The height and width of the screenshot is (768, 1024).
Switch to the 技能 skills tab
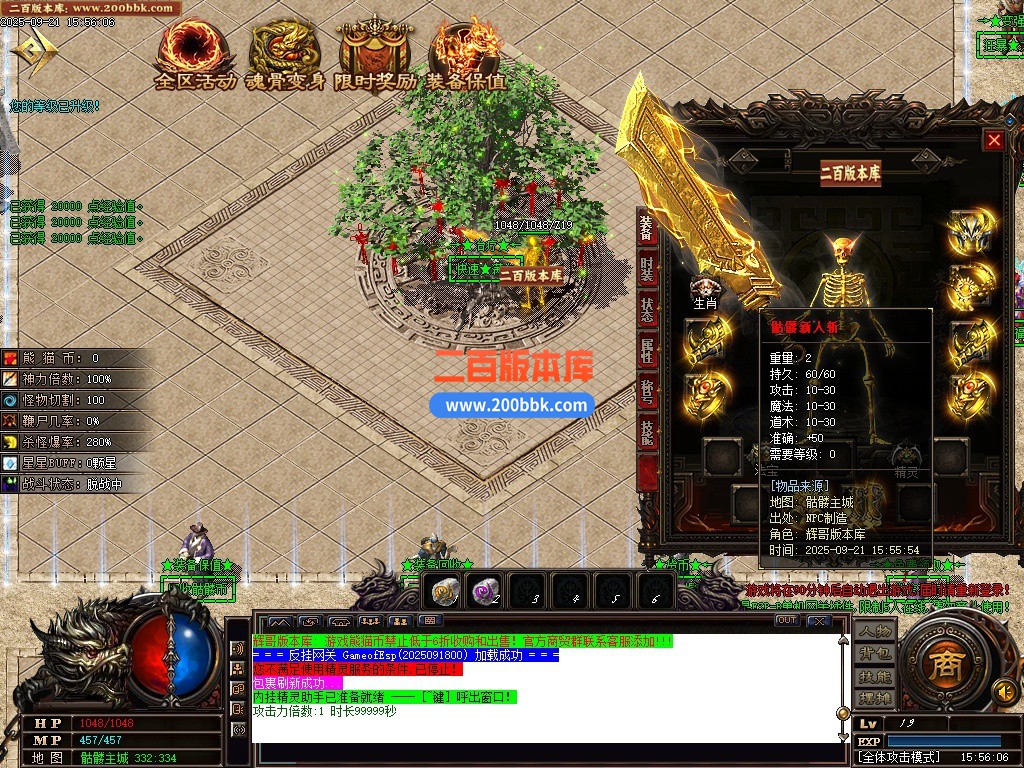[648, 433]
